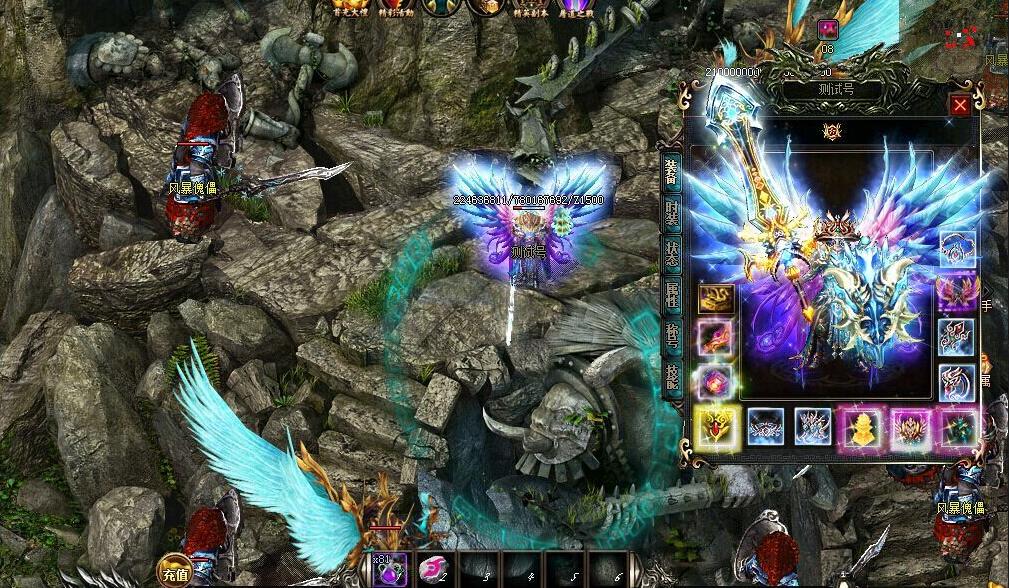
Task: Activate the pink swirl item in slot 2
Action: 433,569
